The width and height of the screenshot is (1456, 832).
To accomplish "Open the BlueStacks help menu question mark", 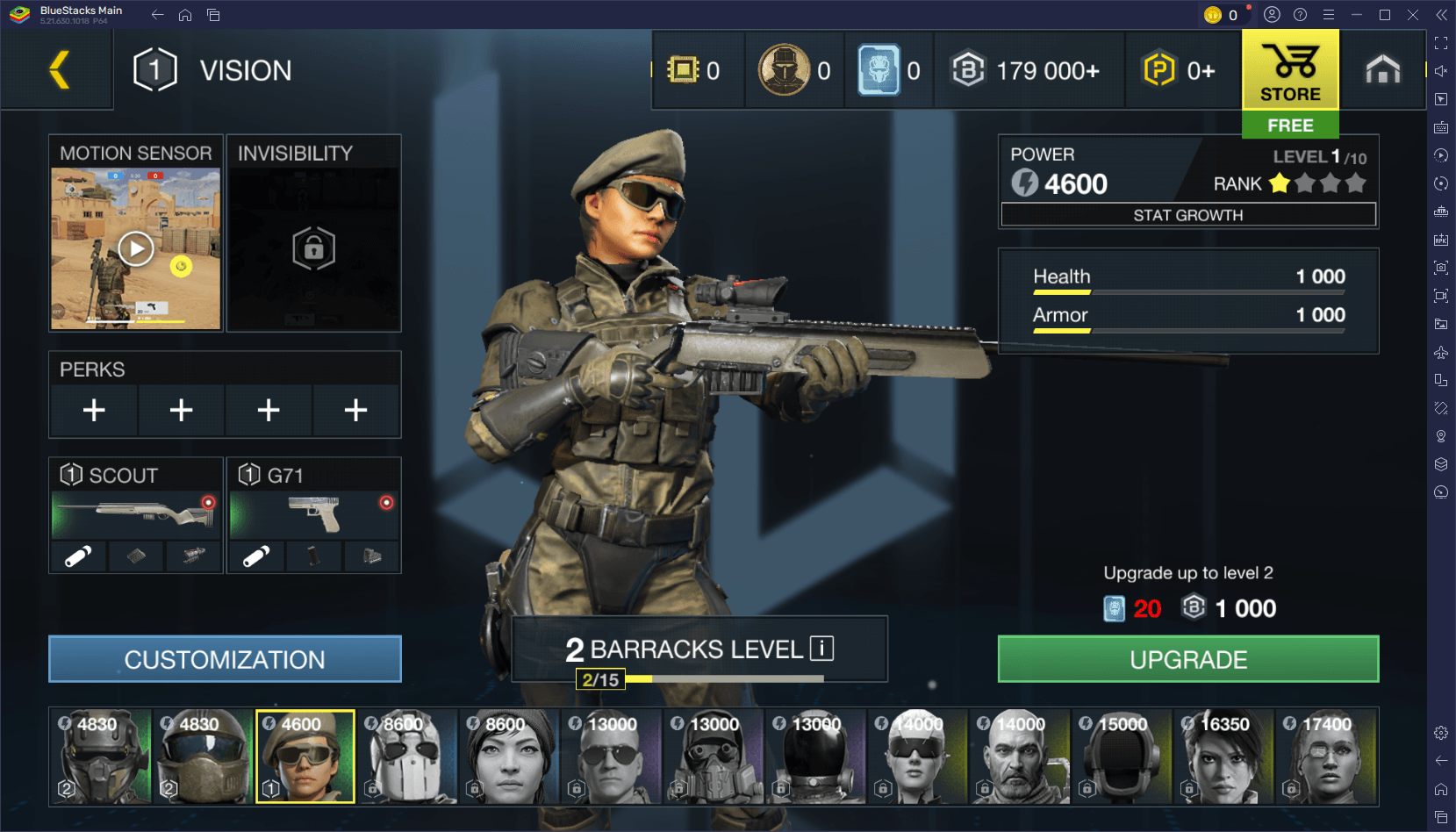I will click(1300, 14).
